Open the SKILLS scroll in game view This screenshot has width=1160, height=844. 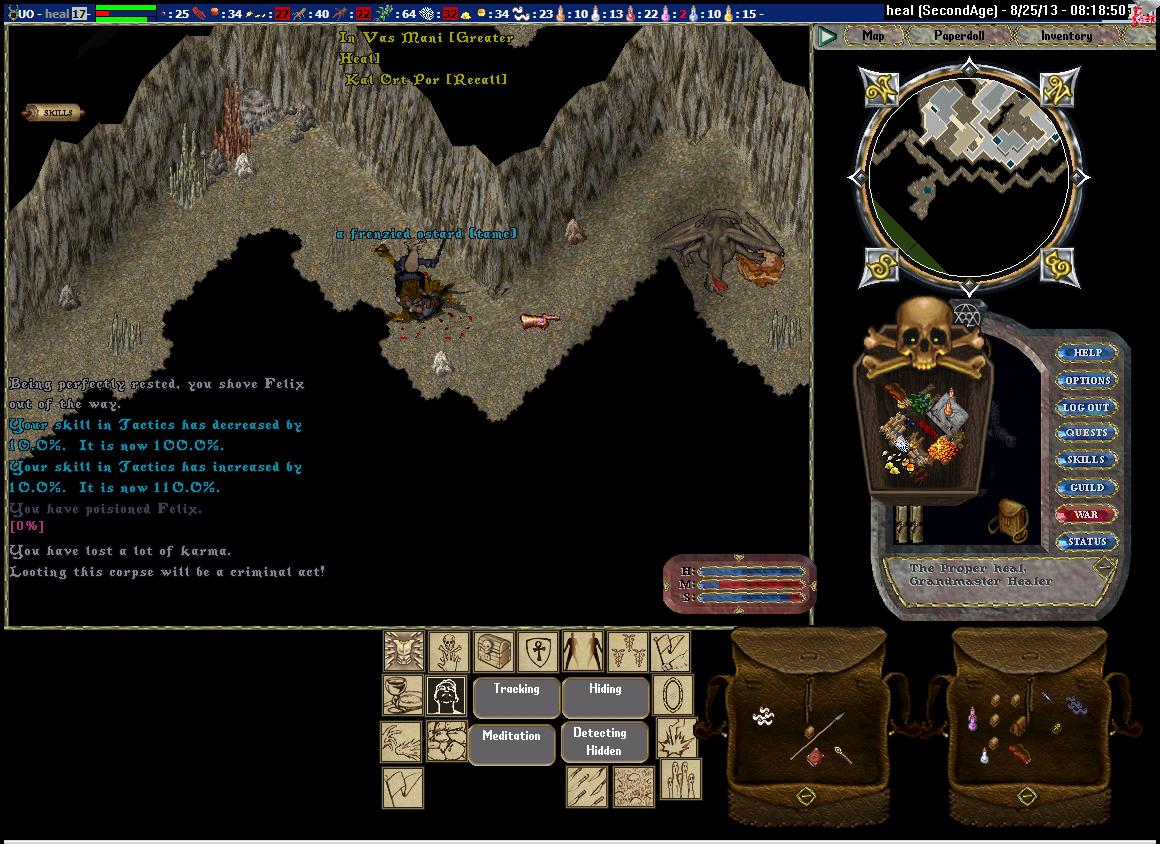coord(56,113)
